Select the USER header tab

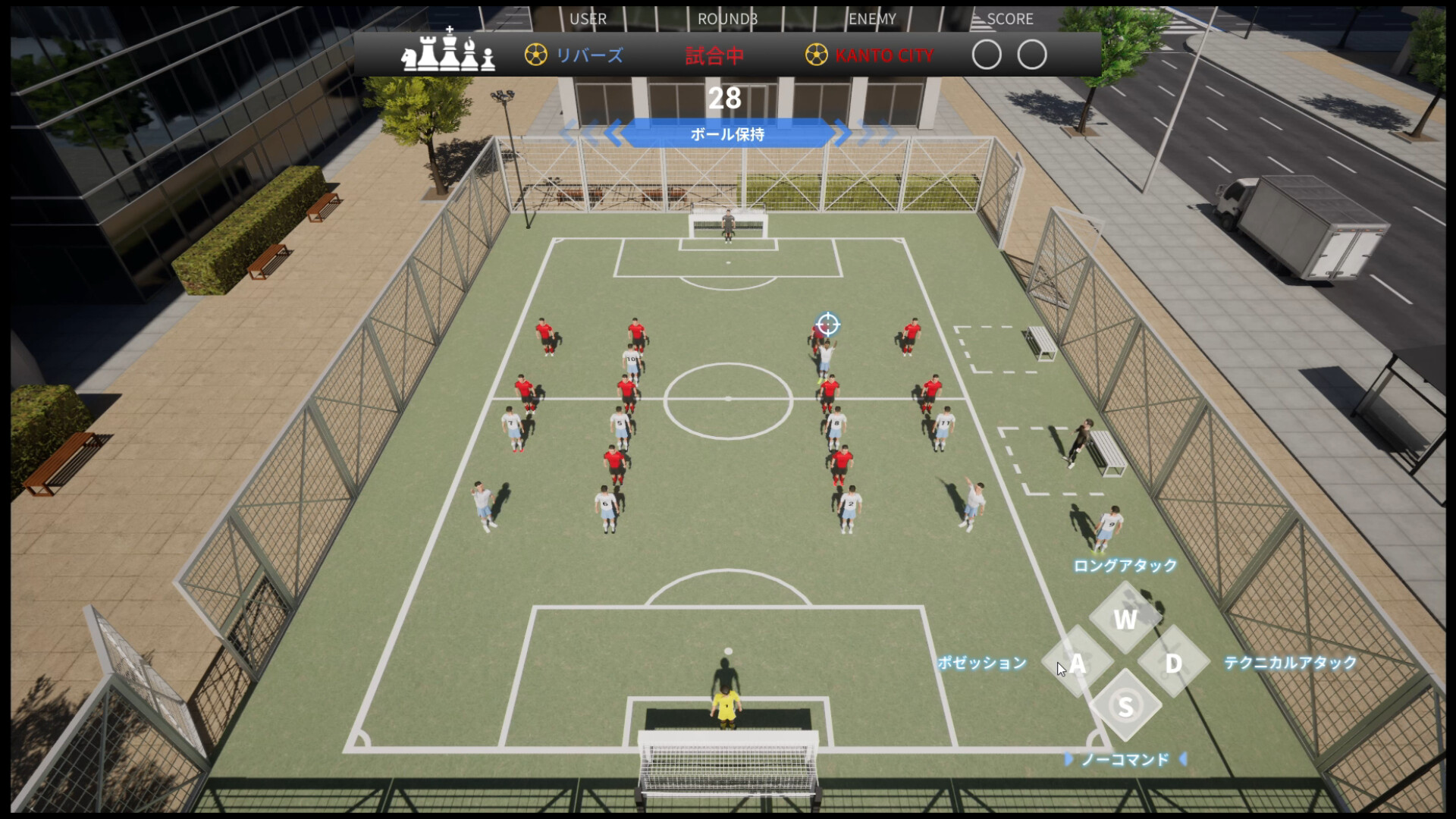pos(588,19)
